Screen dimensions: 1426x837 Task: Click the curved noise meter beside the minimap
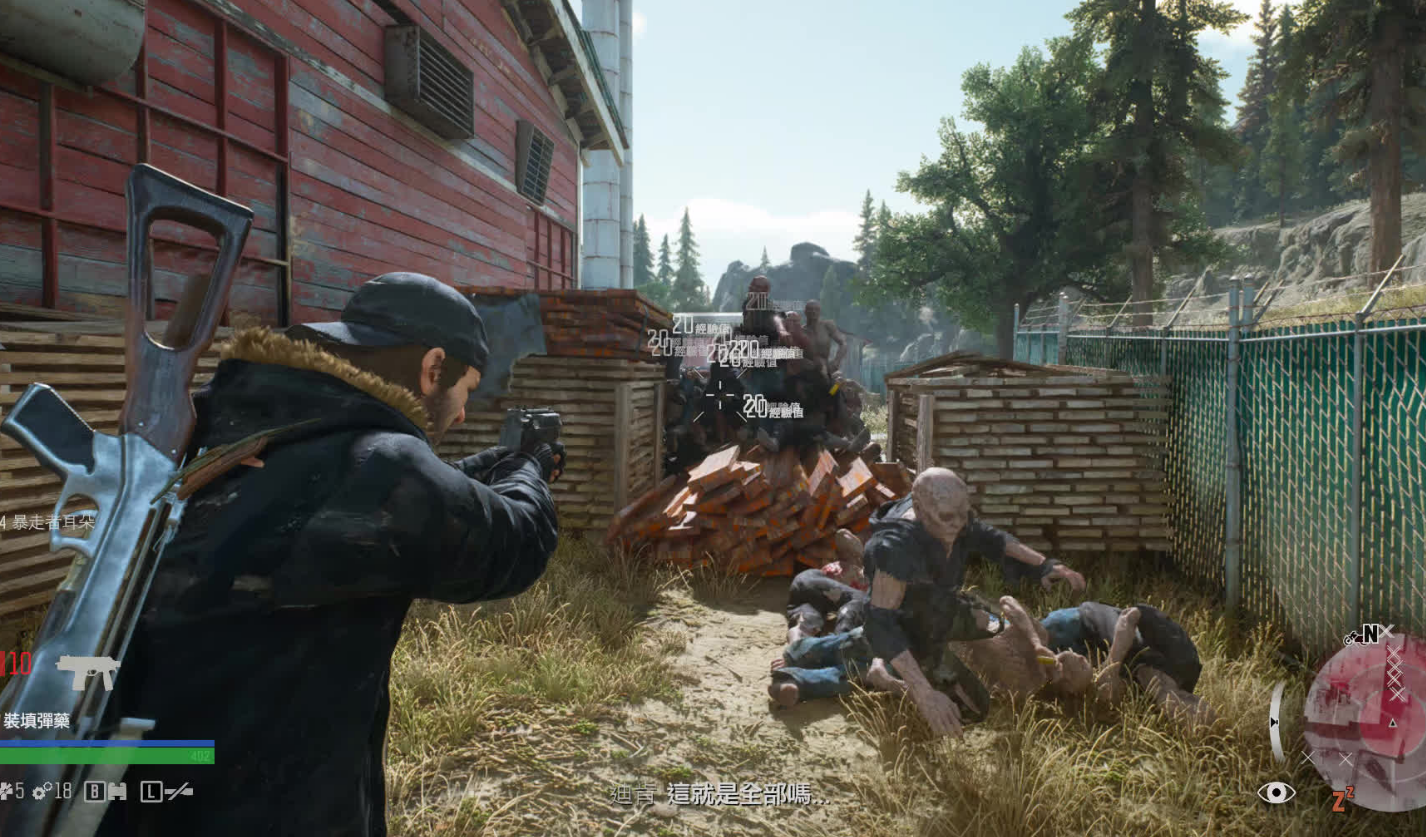pos(1277,721)
